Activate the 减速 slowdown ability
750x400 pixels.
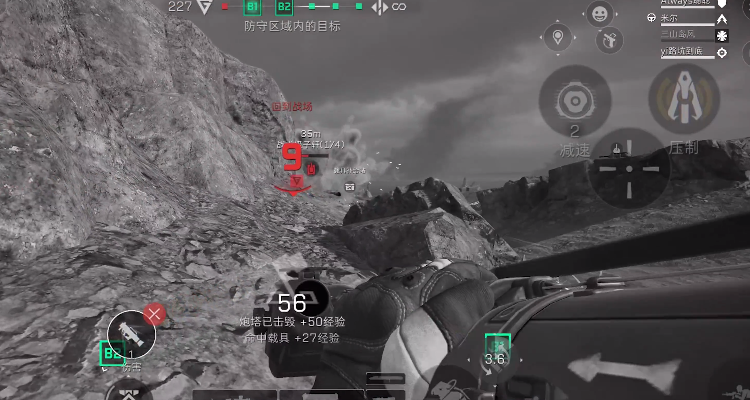(575, 103)
